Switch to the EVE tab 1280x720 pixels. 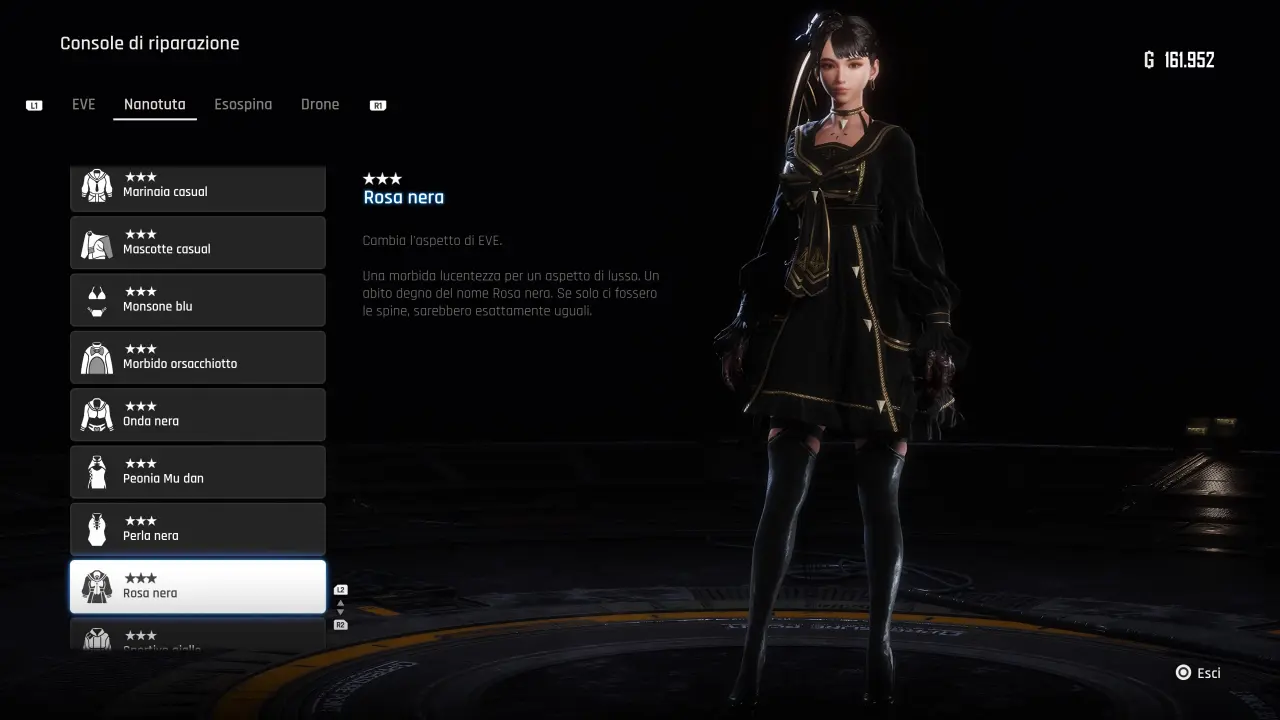84,104
